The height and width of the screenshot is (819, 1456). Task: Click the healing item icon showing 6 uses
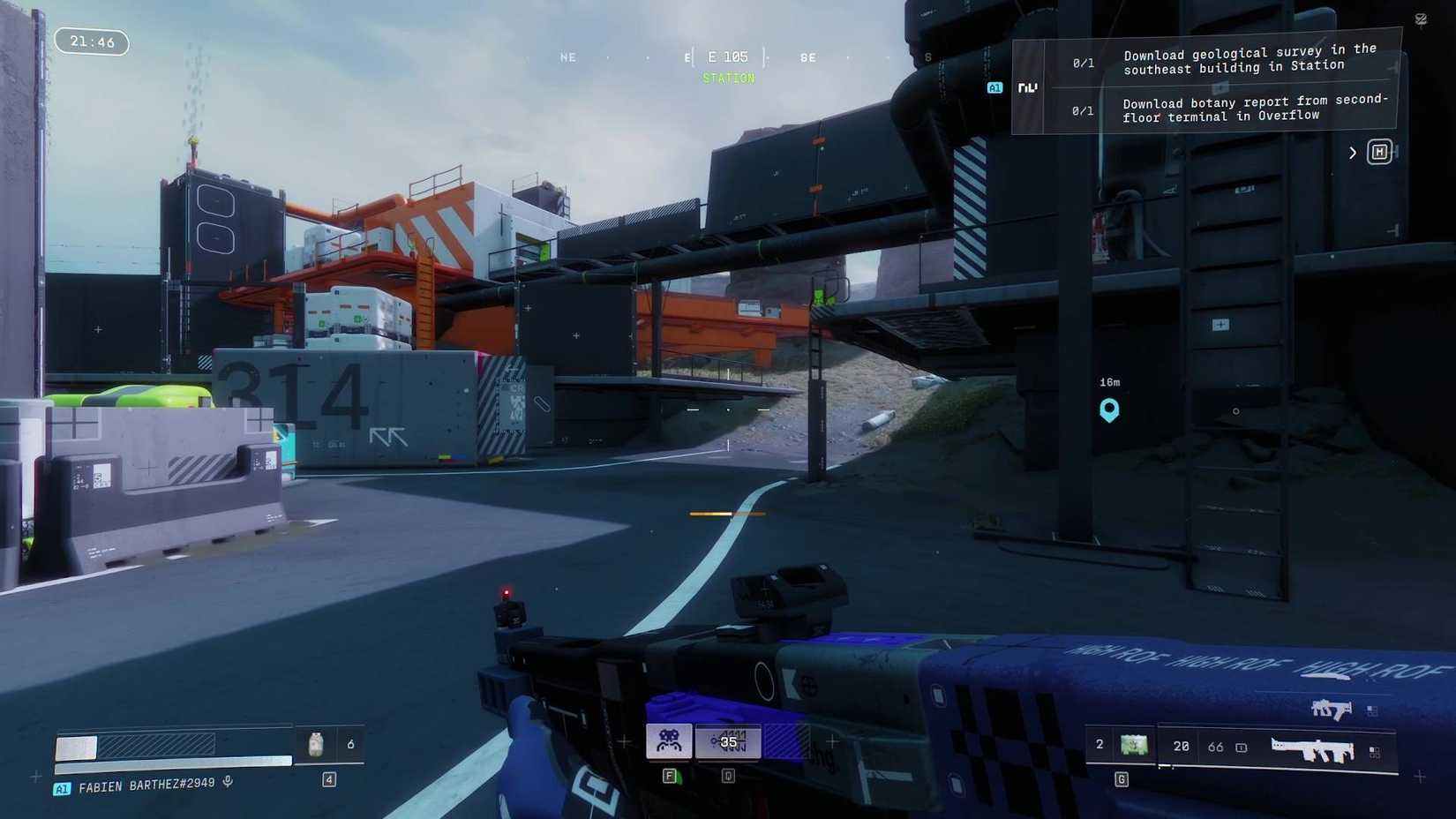[x=316, y=744]
